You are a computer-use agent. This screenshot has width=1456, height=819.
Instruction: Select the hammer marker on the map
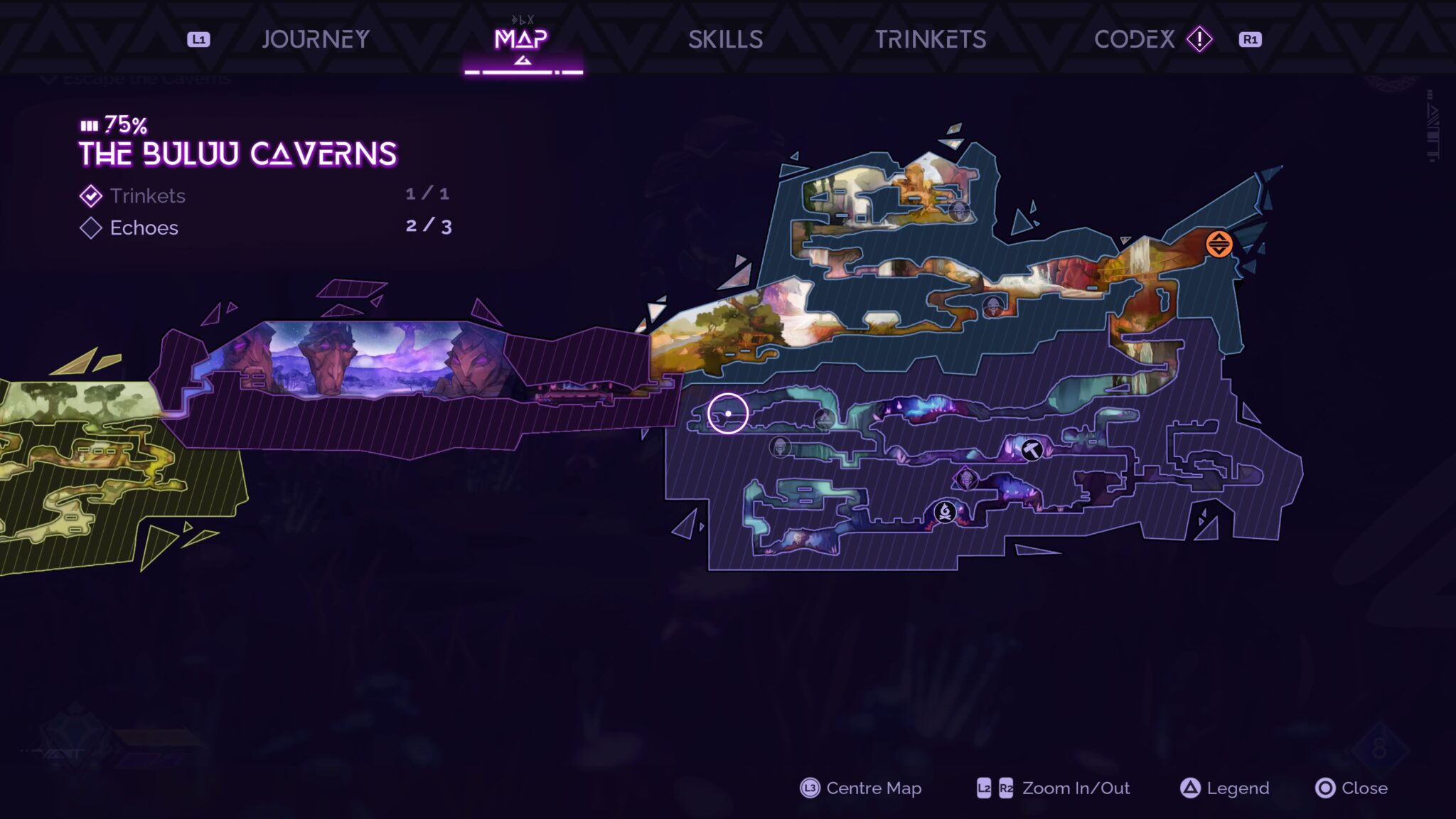click(1032, 449)
